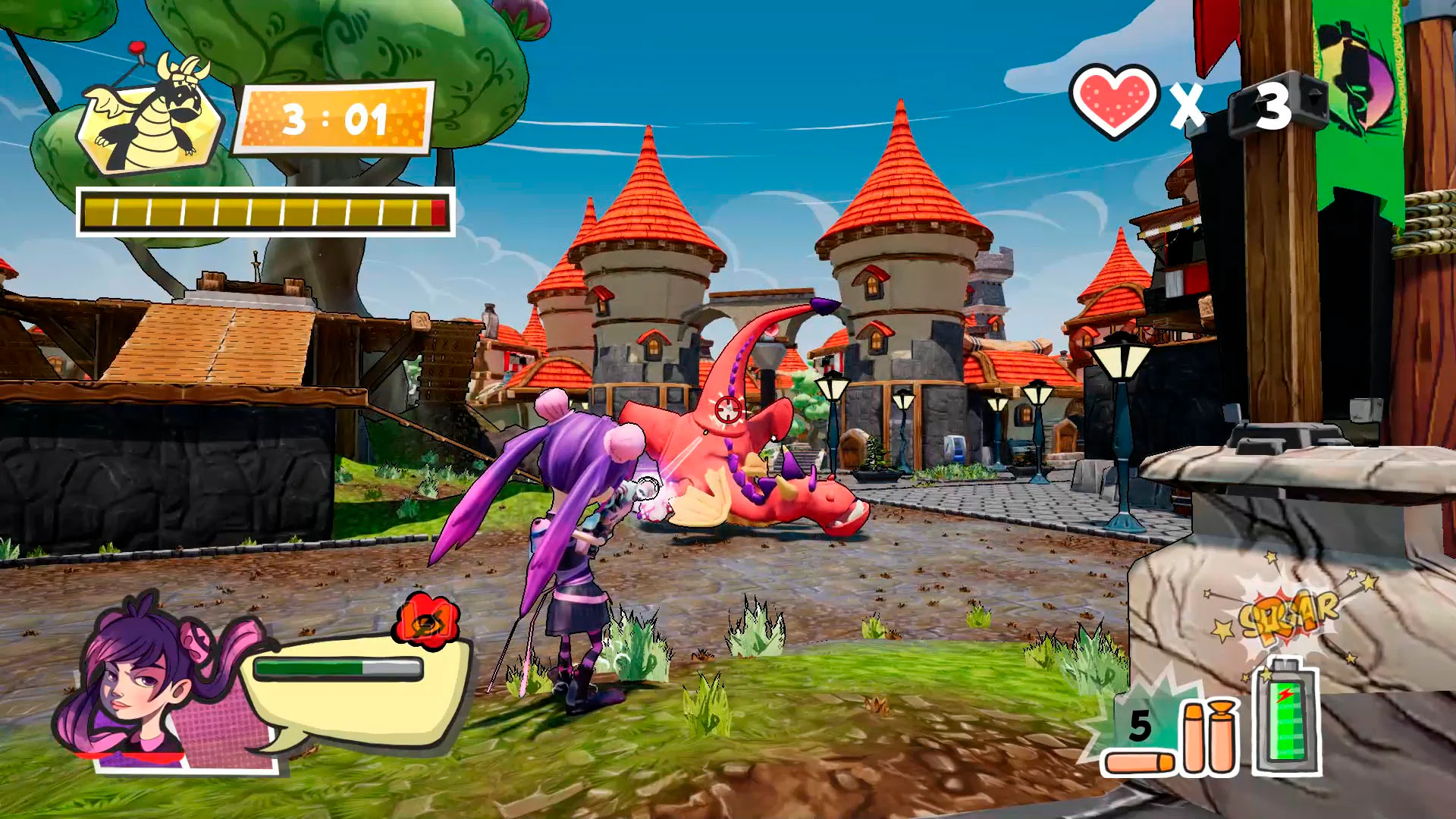Select the match timer showing 3:01
Screen dimensions: 1456x819
[335, 118]
